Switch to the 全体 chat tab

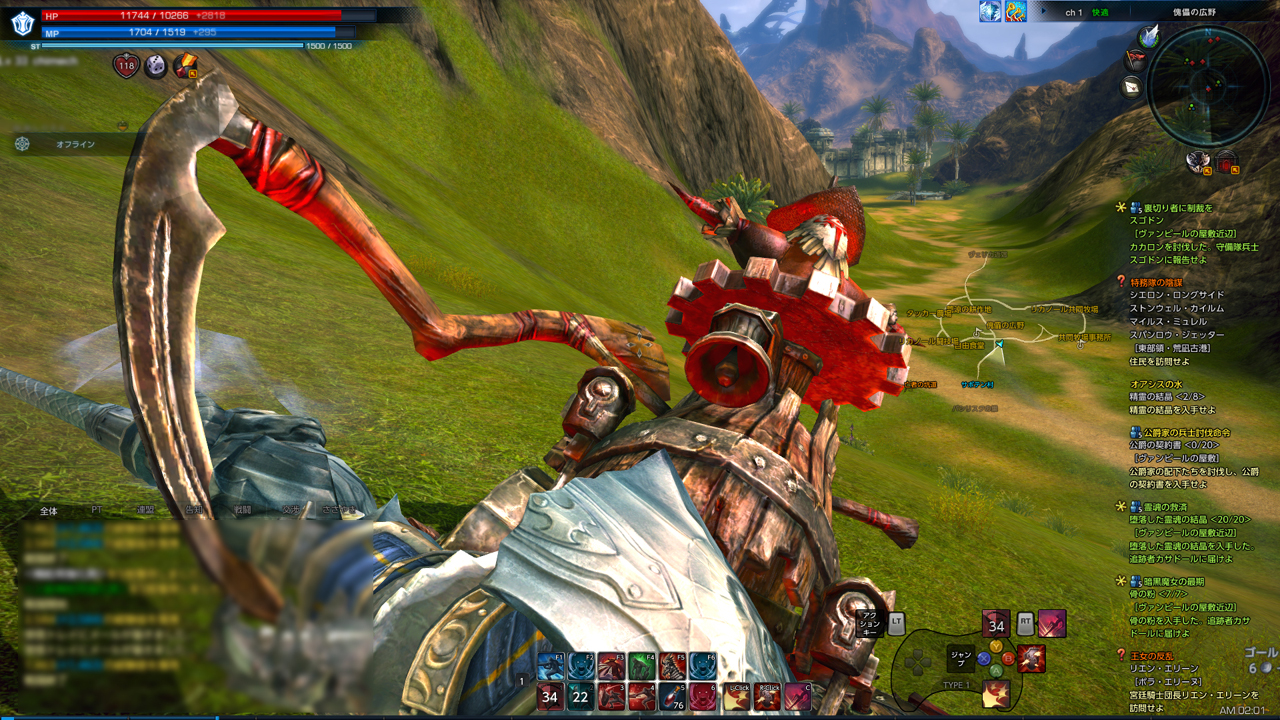tap(48, 510)
